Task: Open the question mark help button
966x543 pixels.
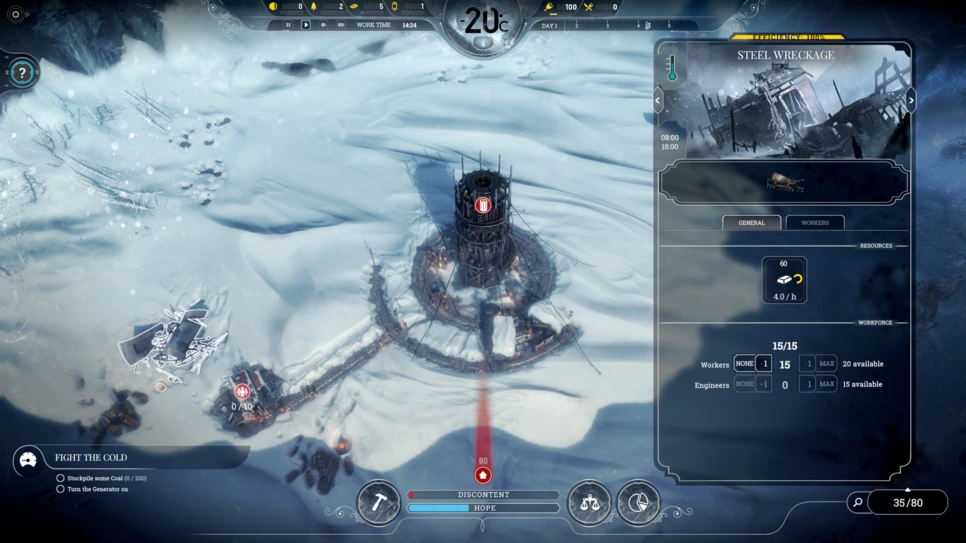Action: 23,73
